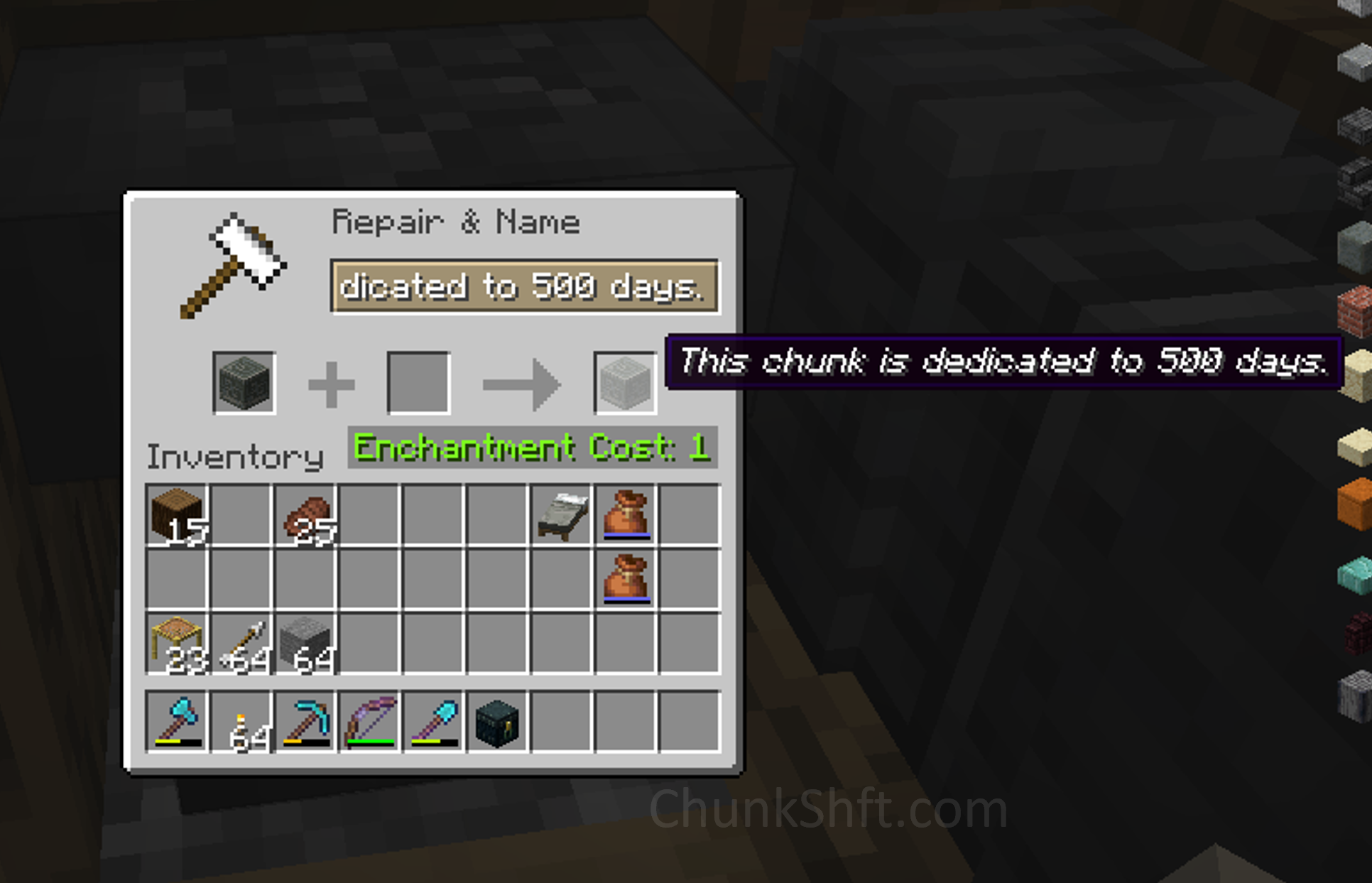Select the 64 stone block stack
The width and height of the screenshot is (1372, 883).
305,644
